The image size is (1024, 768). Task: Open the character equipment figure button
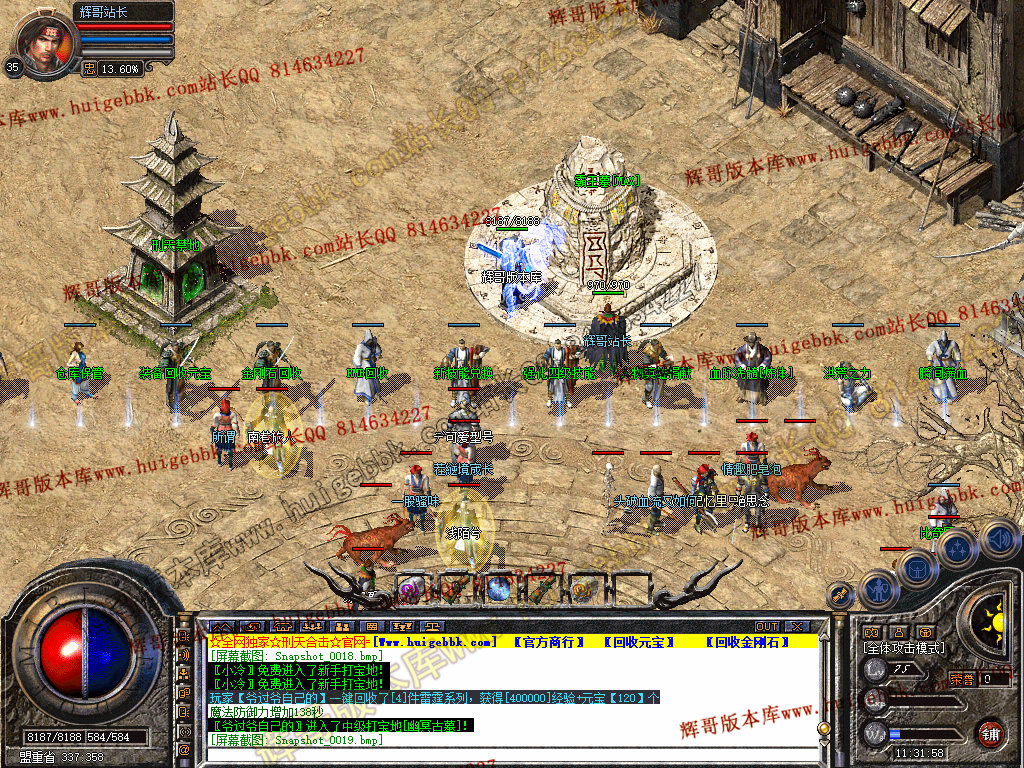(877, 588)
